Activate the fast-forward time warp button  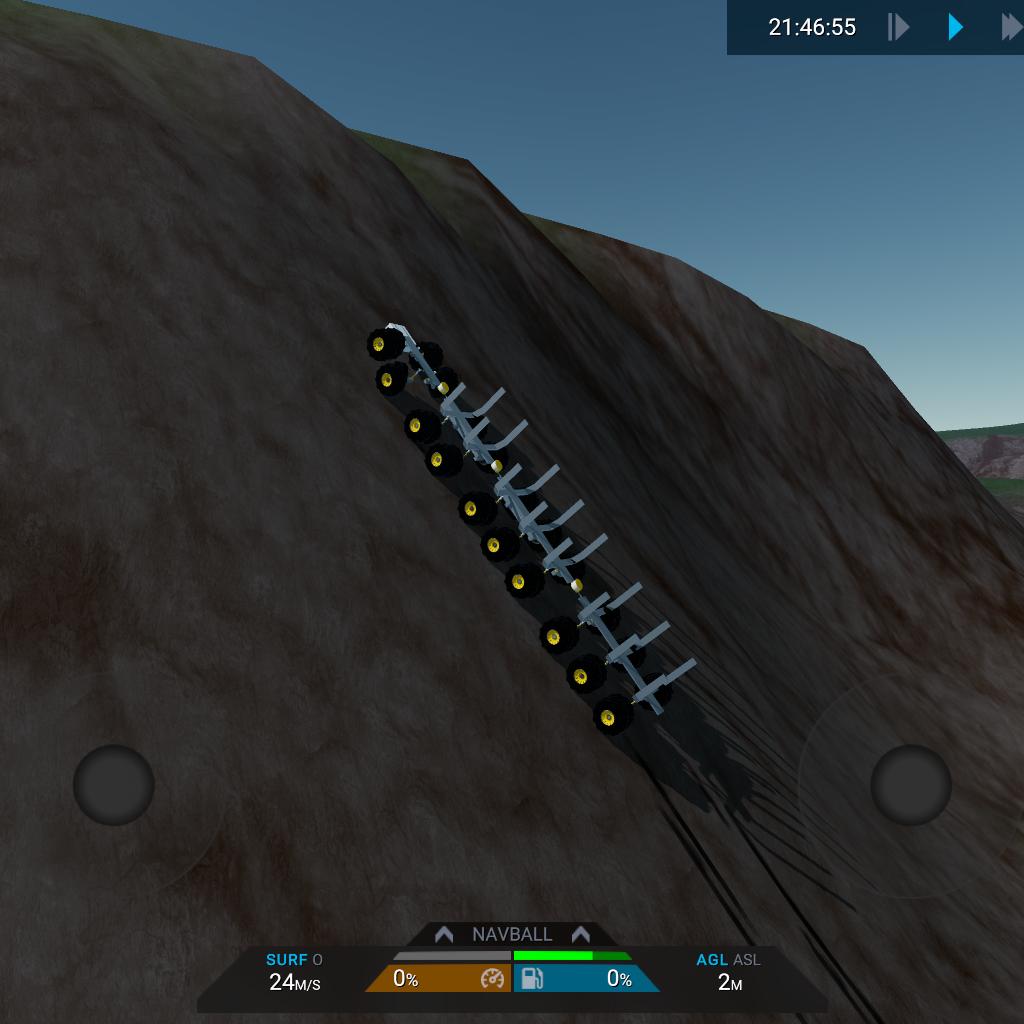(1011, 27)
